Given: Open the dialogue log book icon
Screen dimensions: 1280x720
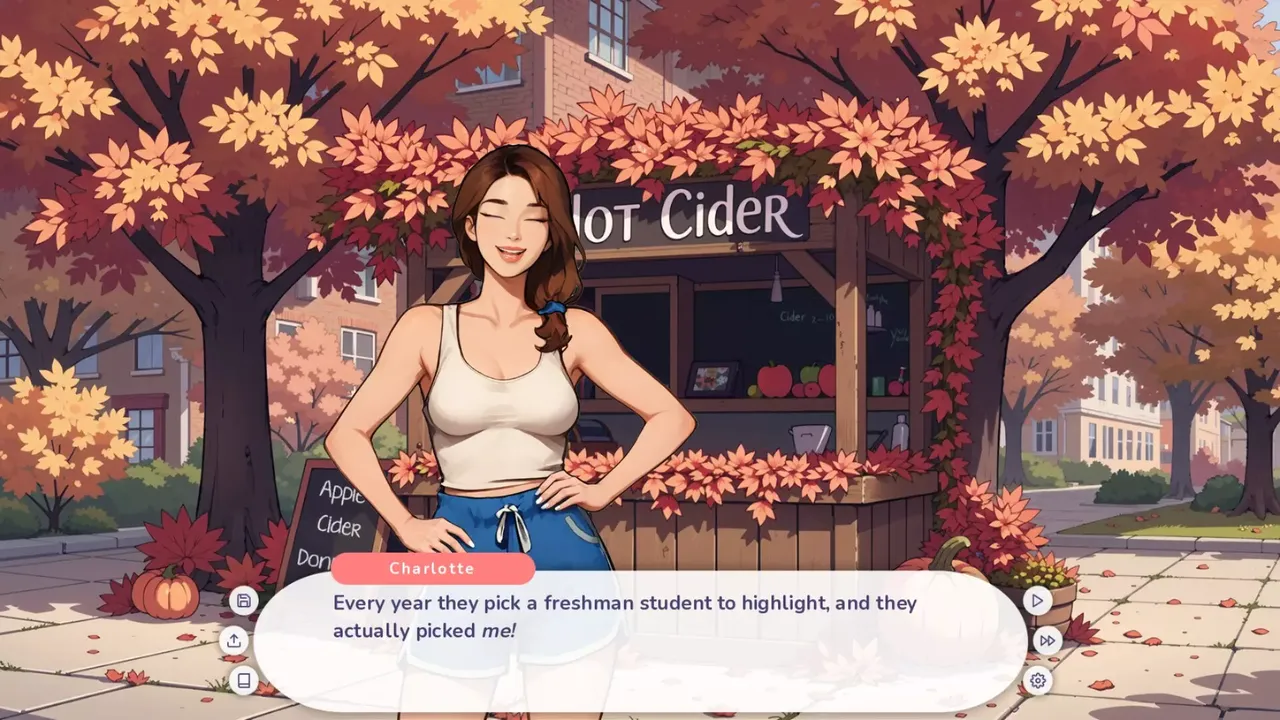Looking at the screenshot, I should (x=243, y=681).
